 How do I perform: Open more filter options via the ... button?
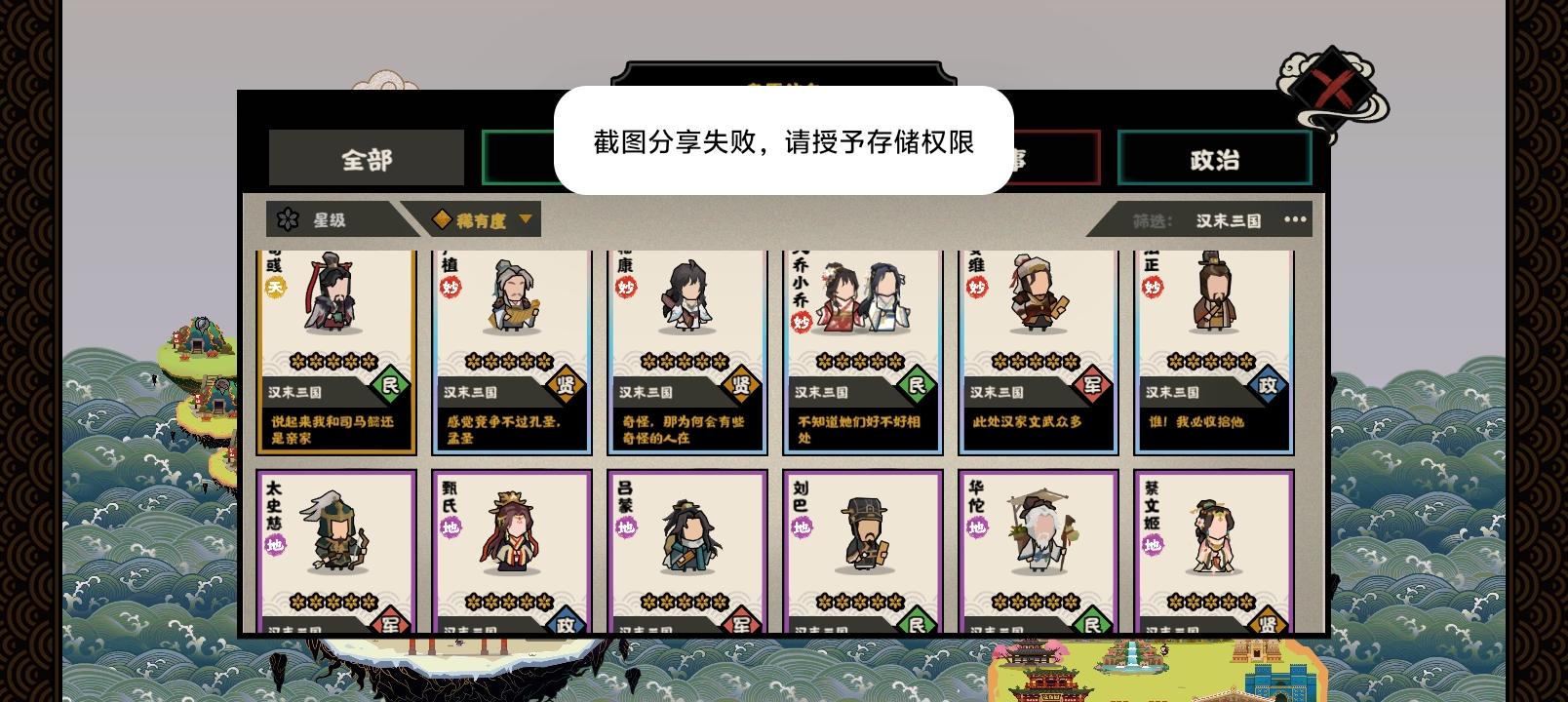[1294, 219]
